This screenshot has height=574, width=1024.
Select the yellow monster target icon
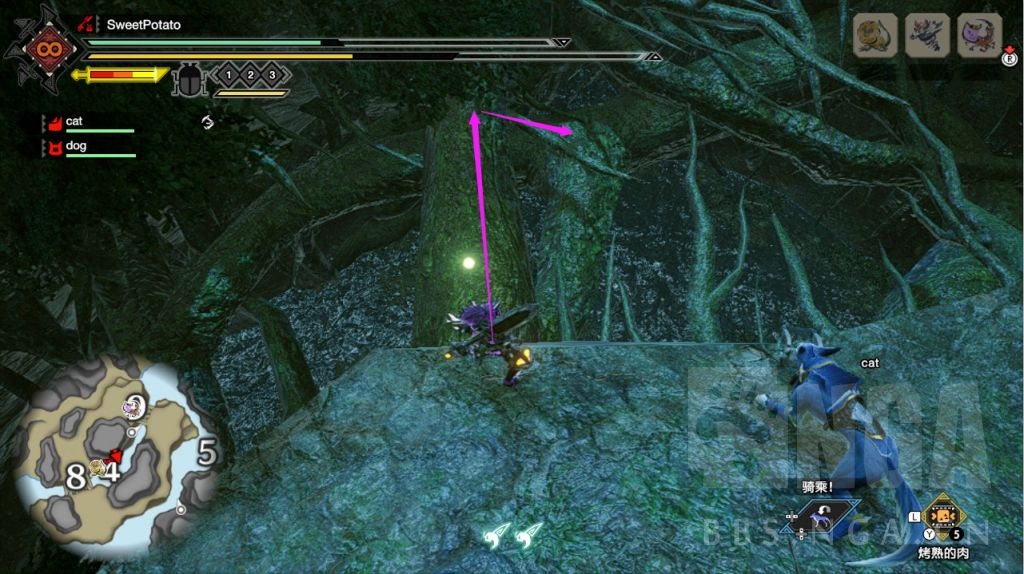[873, 35]
